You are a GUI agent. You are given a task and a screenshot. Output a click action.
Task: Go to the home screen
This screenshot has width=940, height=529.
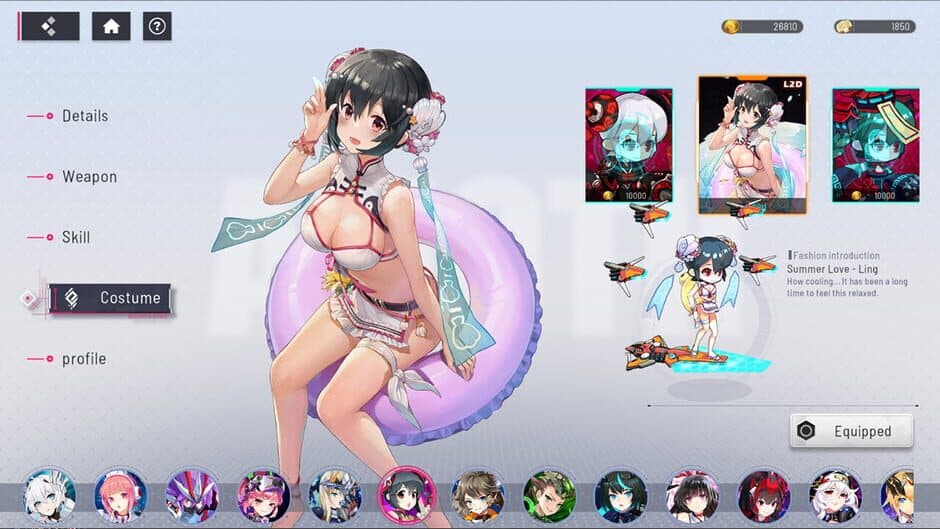pyautogui.click(x=111, y=26)
